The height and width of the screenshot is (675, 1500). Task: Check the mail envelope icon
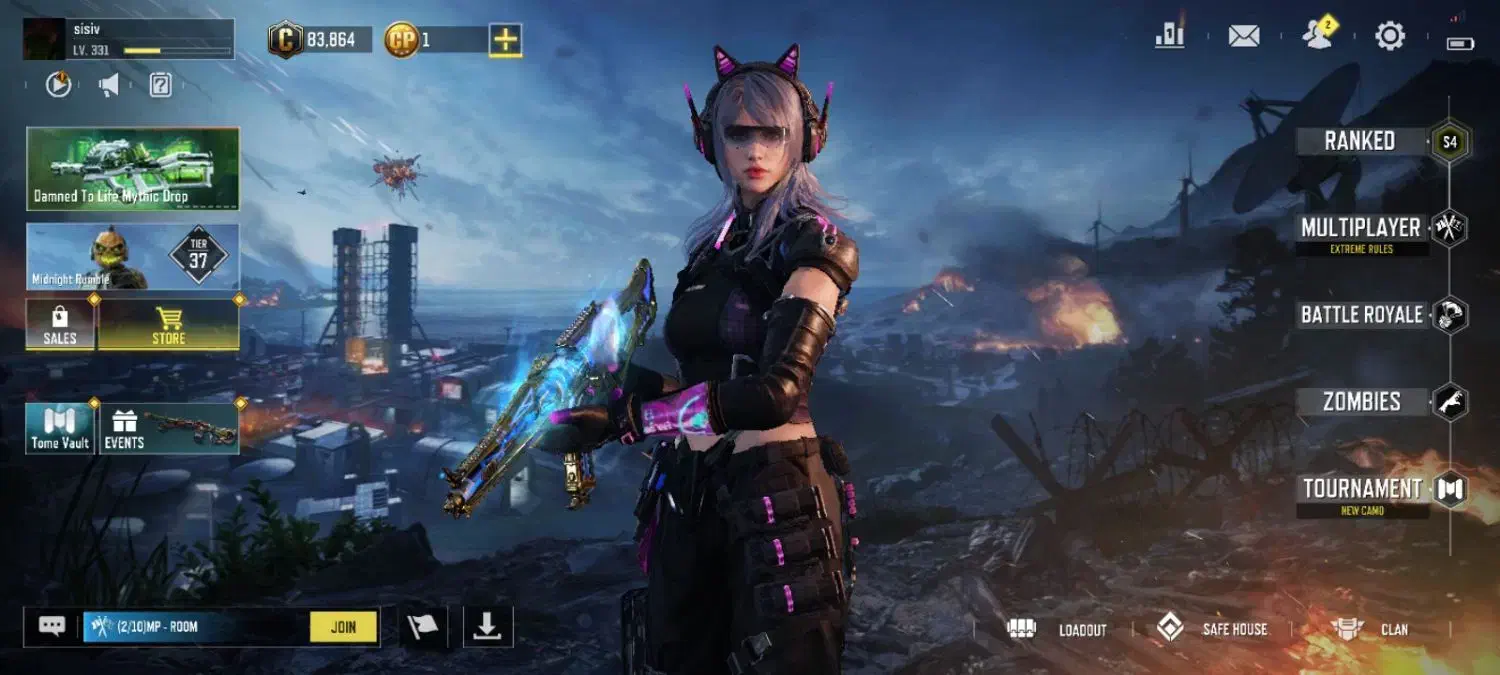tap(1244, 37)
